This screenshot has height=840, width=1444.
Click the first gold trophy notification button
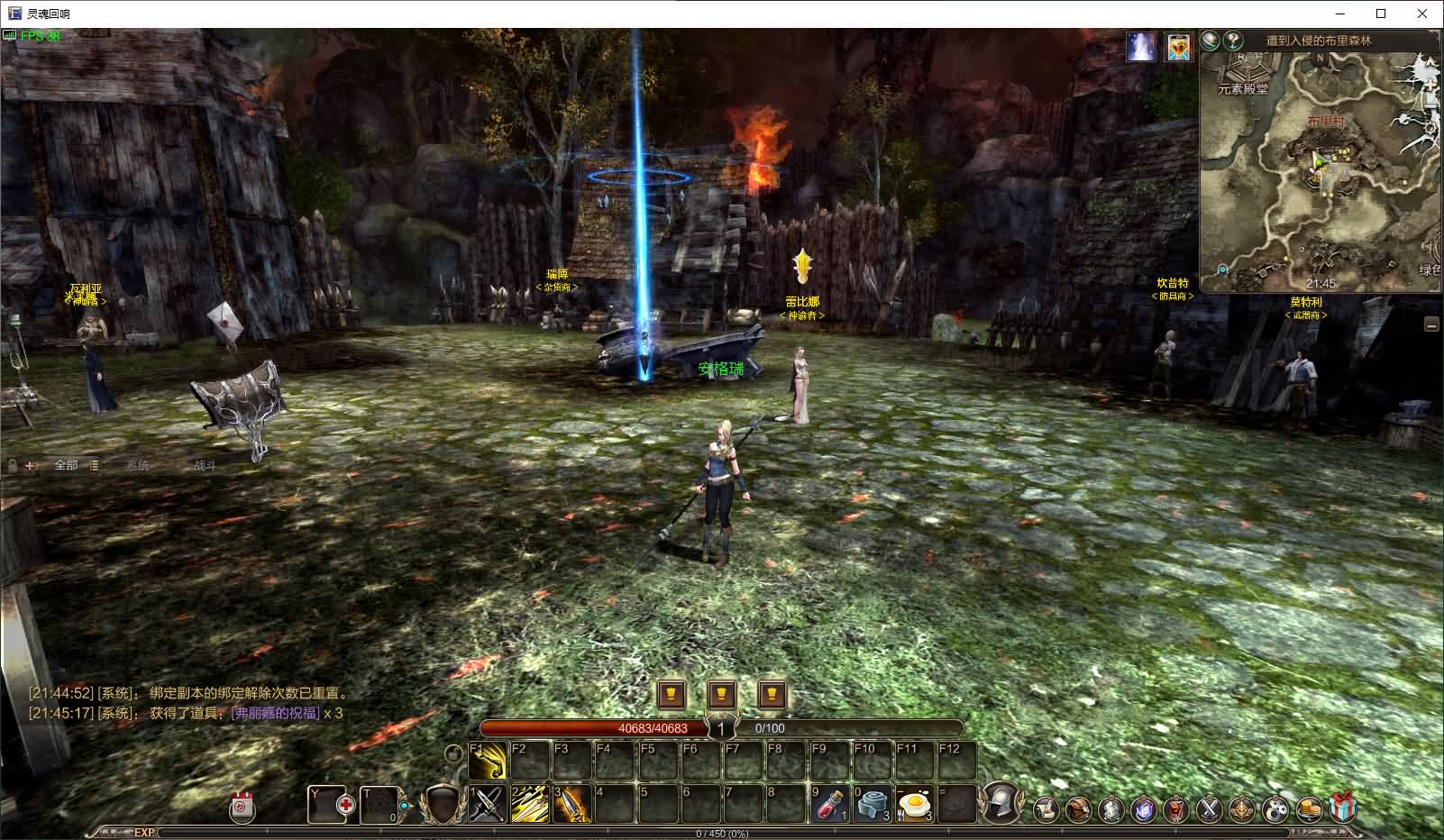[672, 694]
